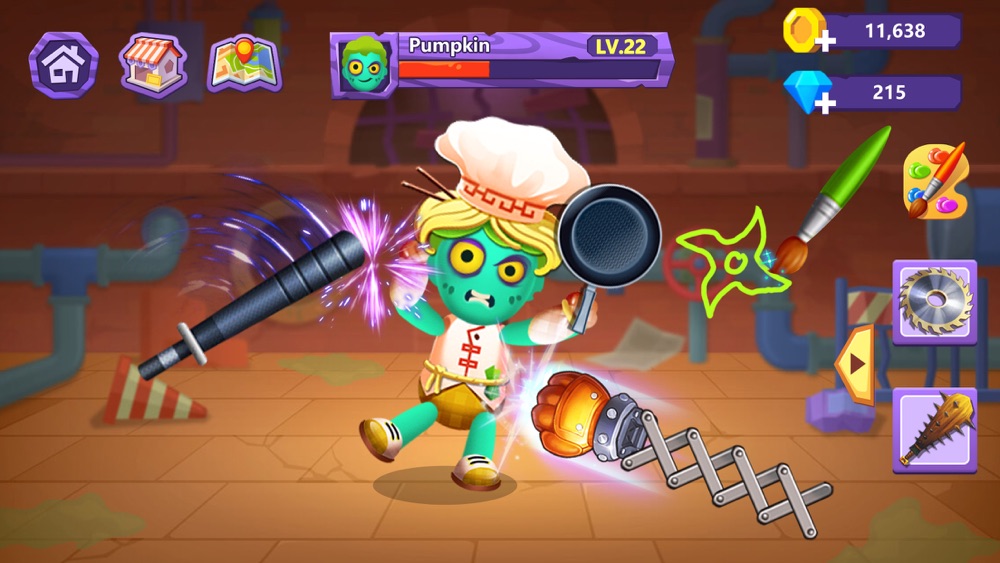Go to the home screen

point(64,64)
